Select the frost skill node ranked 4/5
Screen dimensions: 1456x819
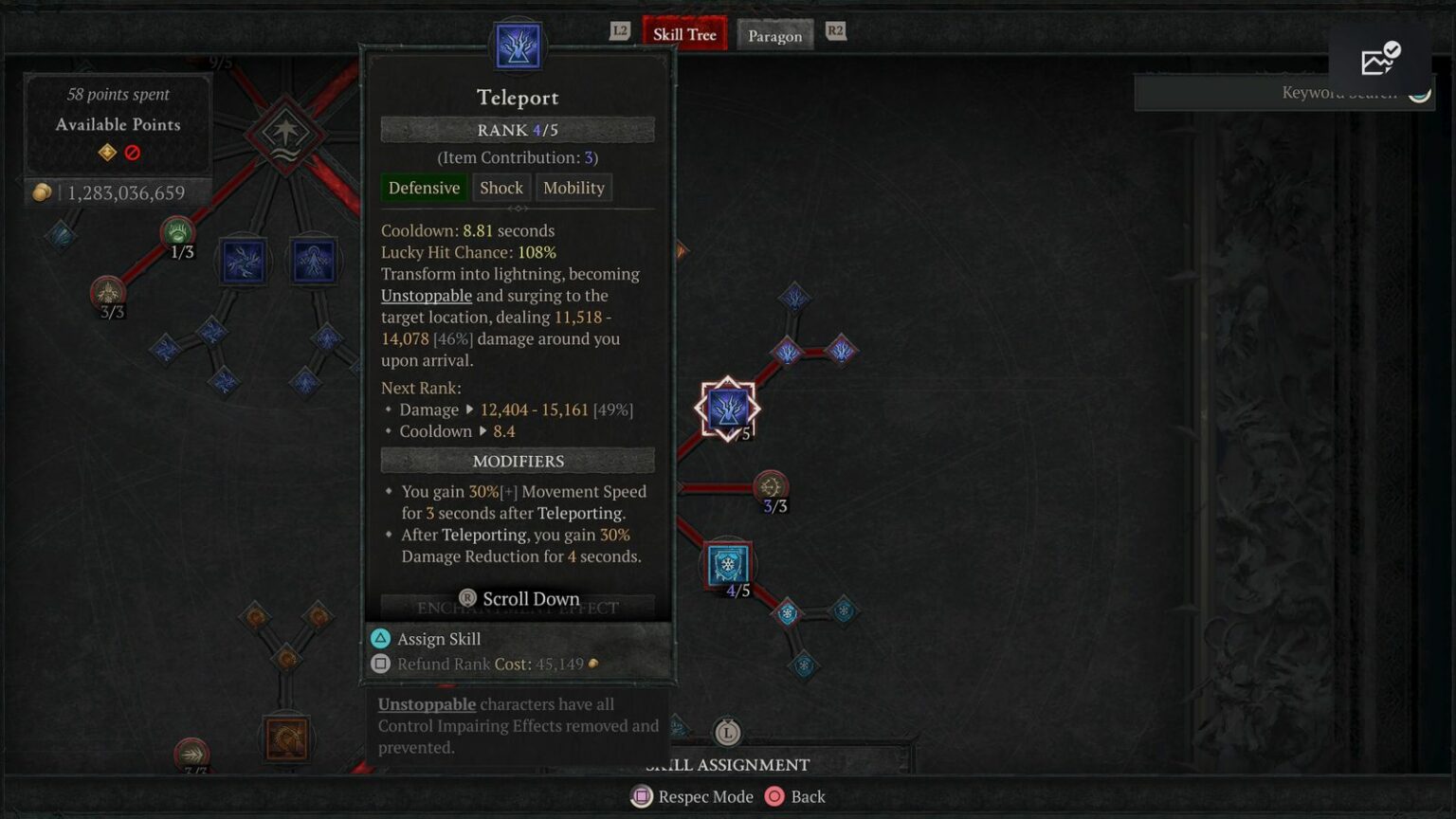coord(728,565)
